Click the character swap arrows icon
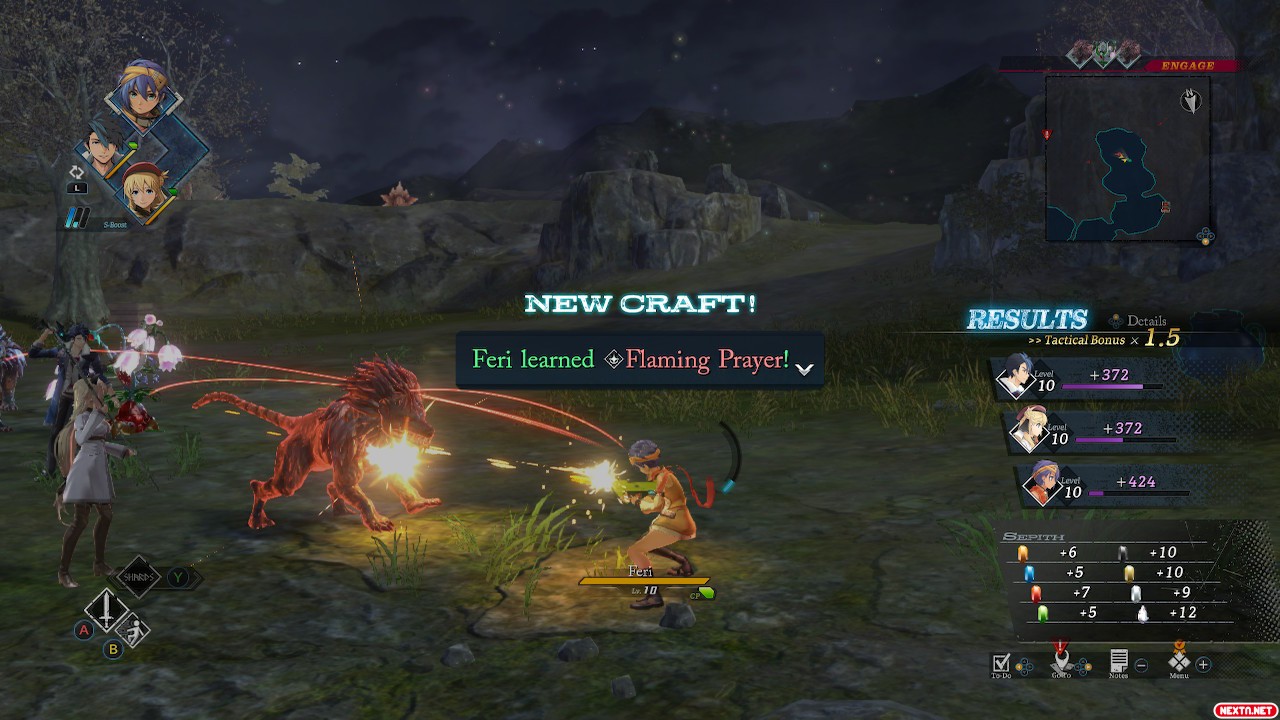1280x720 pixels. pyautogui.click(x=76, y=173)
